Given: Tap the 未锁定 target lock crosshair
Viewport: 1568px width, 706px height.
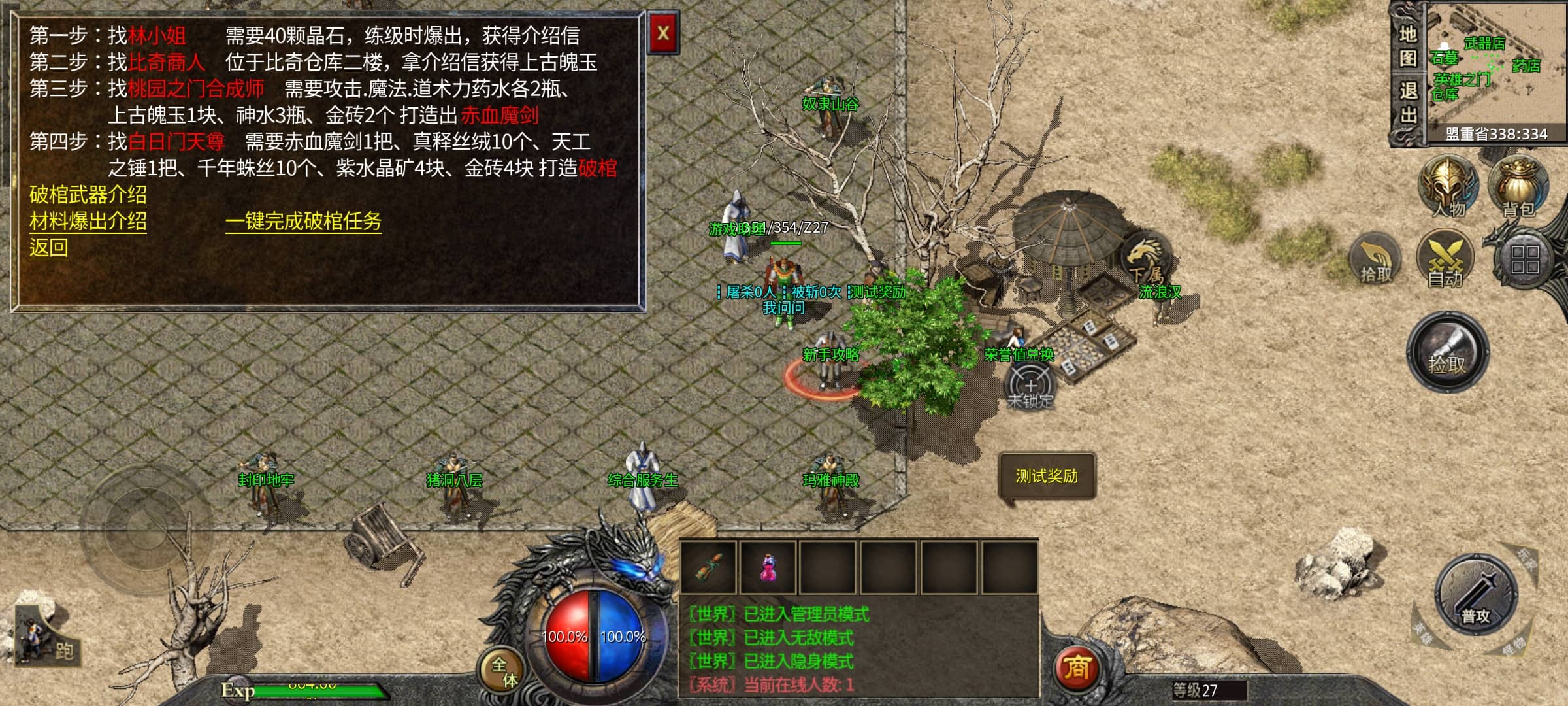Looking at the screenshot, I should coord(1030,386).
